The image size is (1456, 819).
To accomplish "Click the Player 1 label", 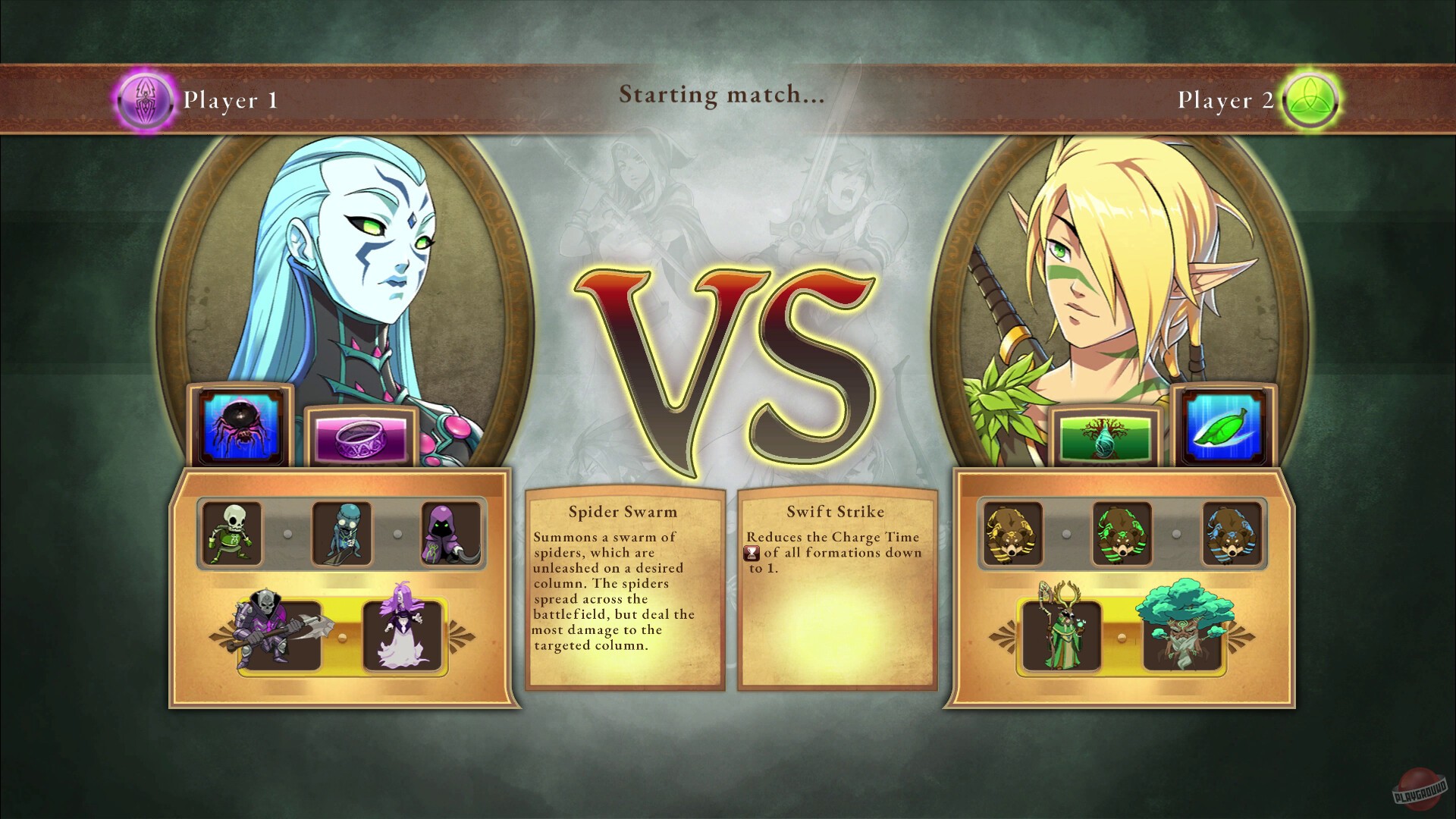I will [230, 99].
